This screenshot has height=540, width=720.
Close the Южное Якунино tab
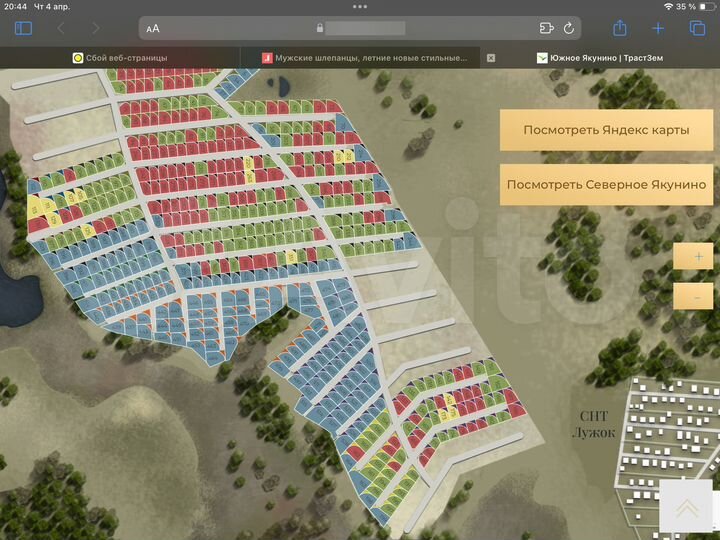click(x=491, y=58)
